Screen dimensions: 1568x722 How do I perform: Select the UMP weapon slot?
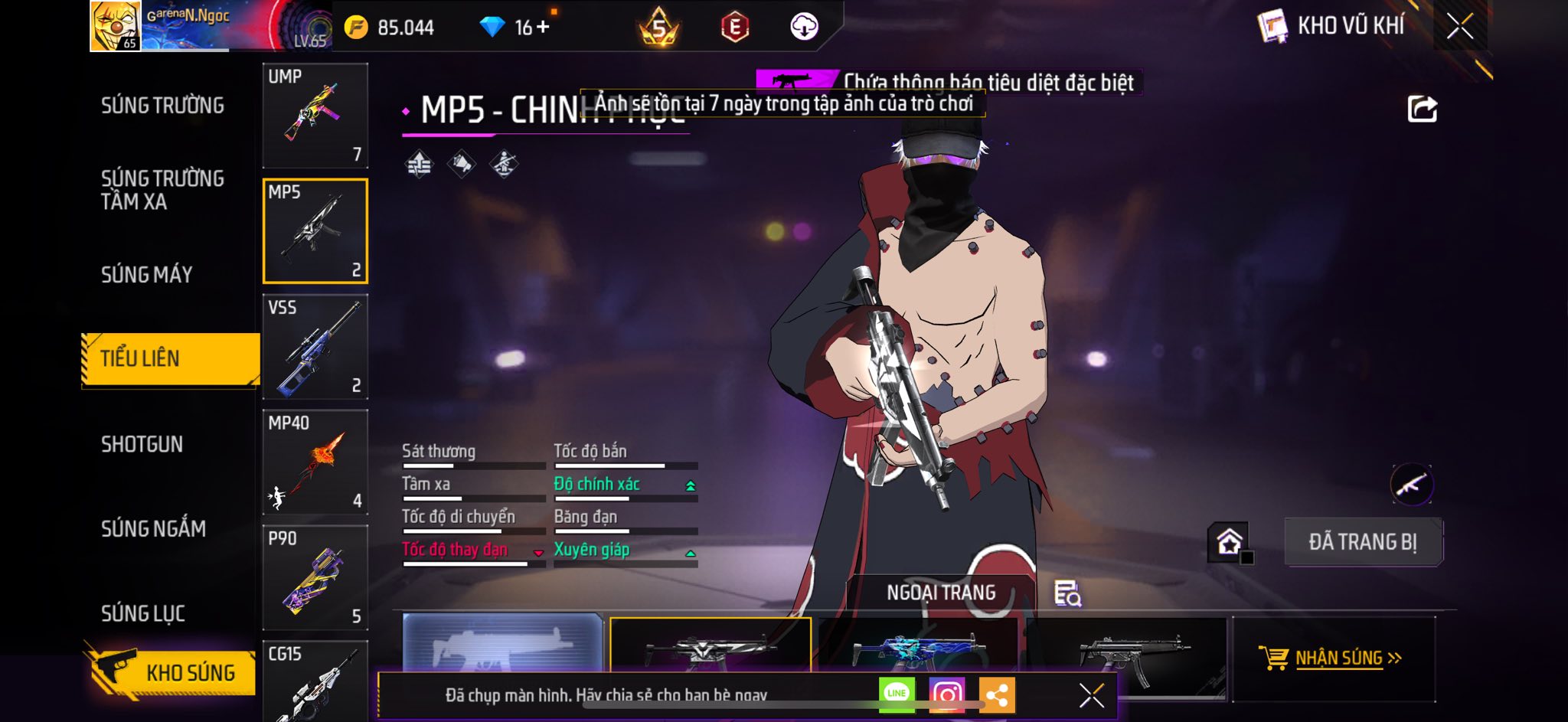pyautogui.click(x=315, y=116)
